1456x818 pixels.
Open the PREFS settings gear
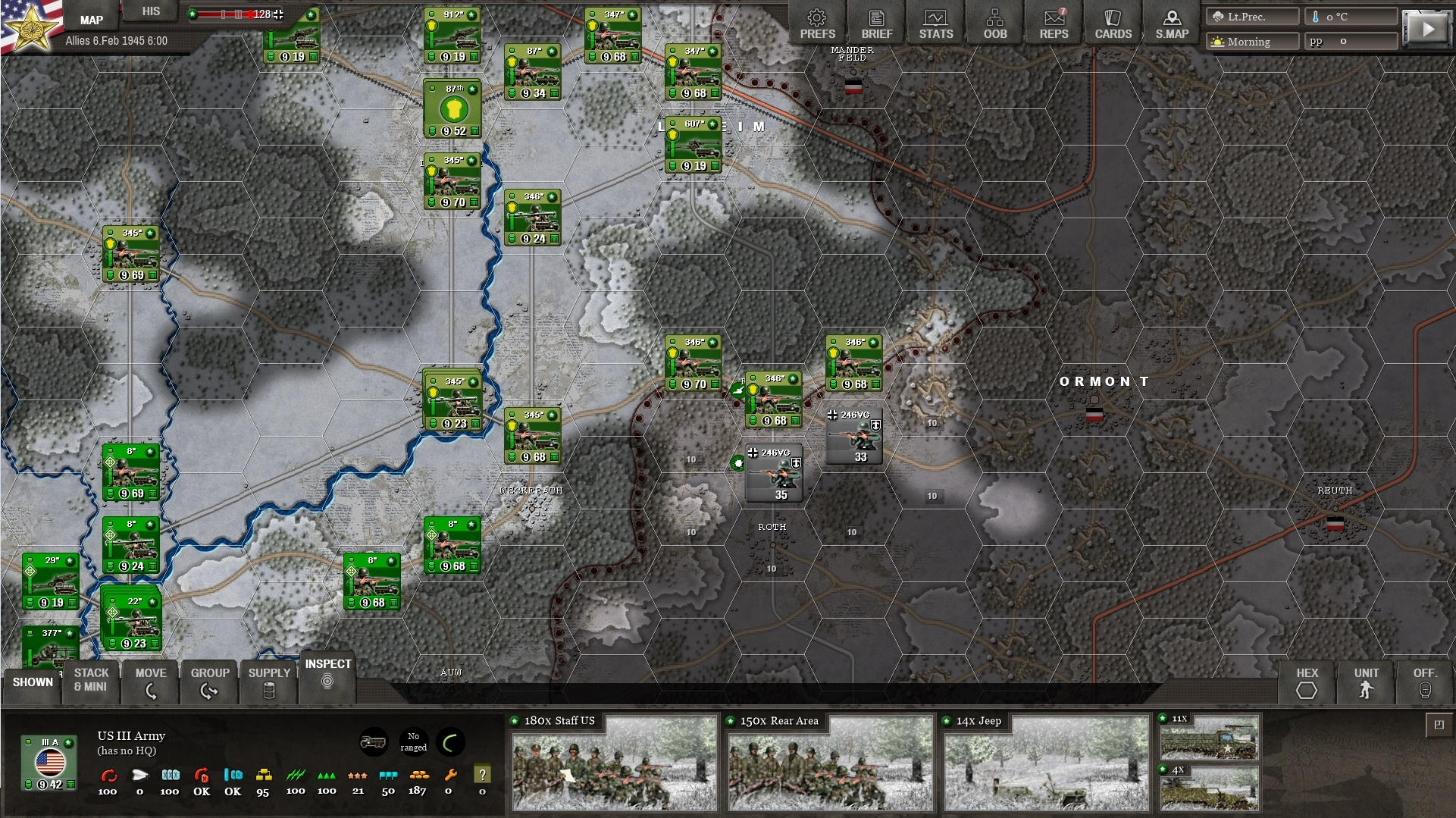tap(816, 22)
